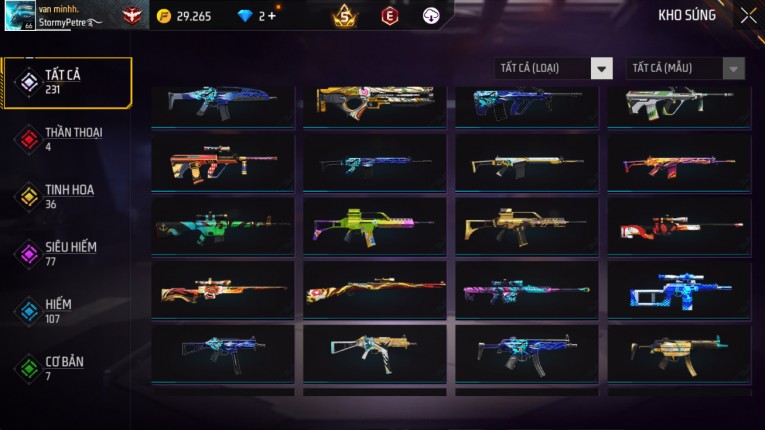Tap the red winged guild emblem

click(132, 16)
